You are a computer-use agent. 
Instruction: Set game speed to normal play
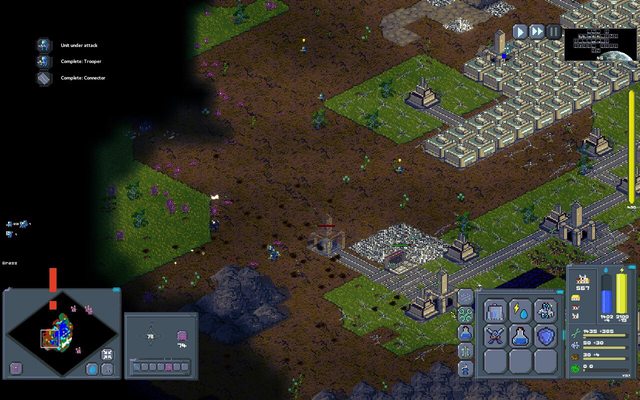pos(520,32)
